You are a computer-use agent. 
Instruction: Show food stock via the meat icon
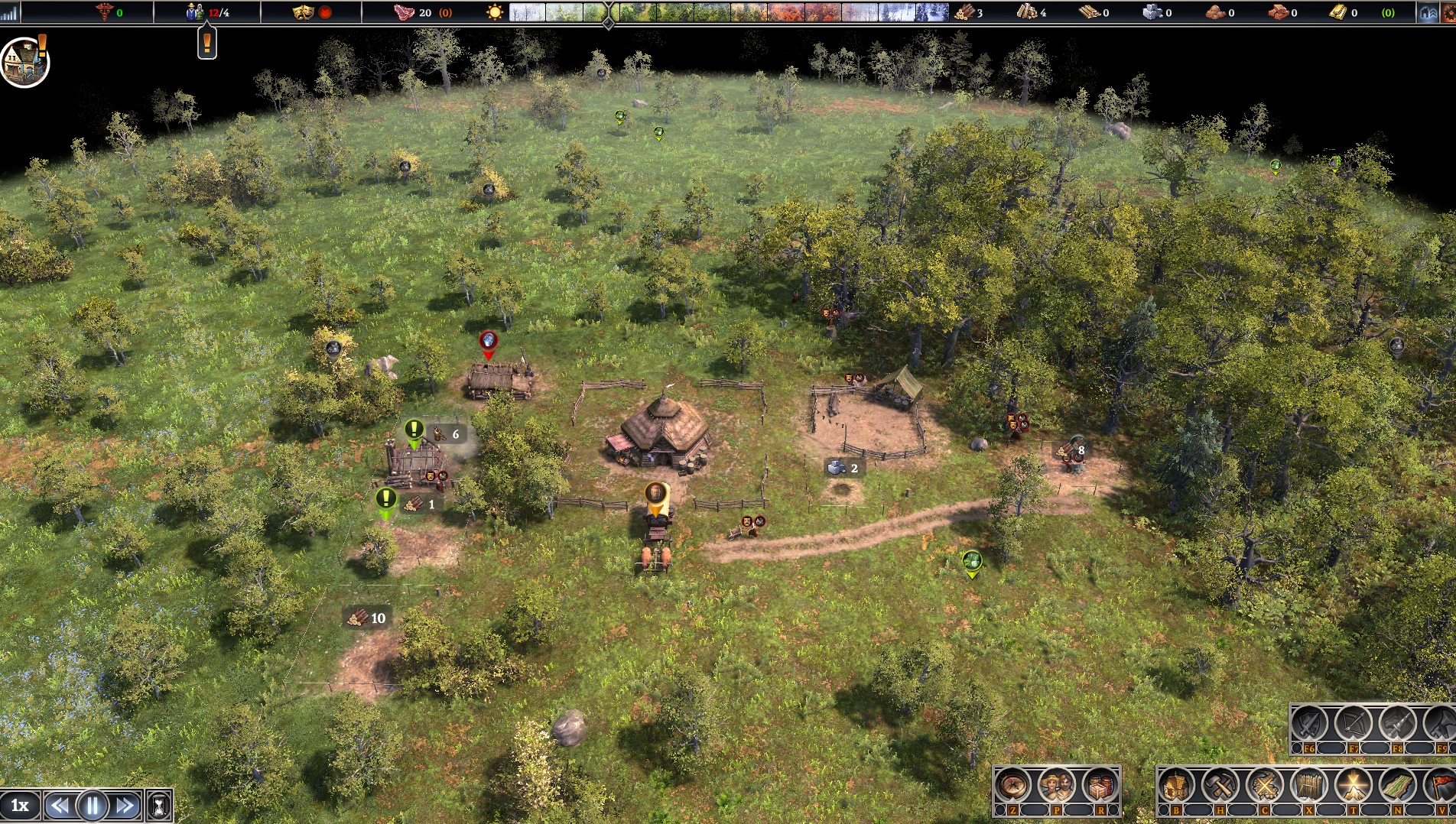click(404, 12)
